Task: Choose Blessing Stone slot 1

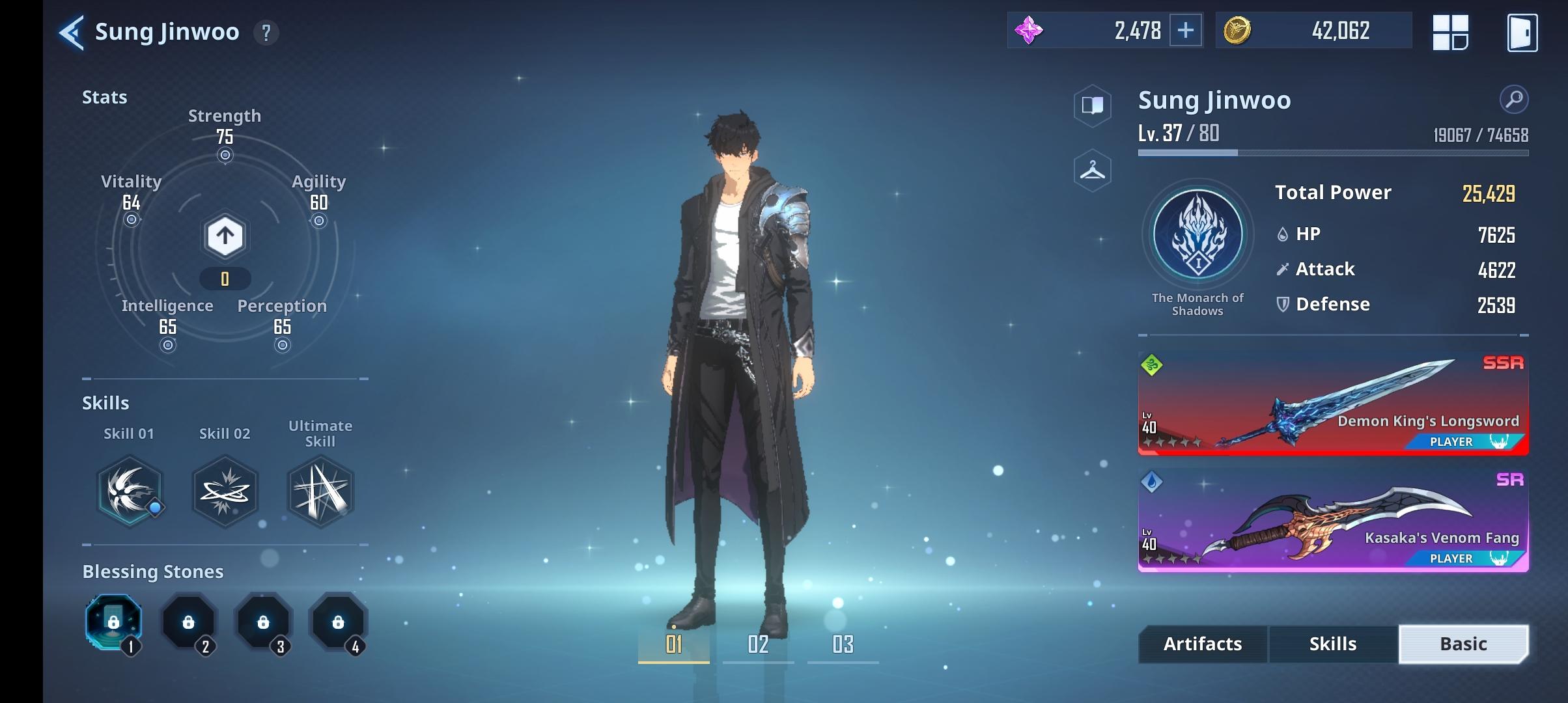Action: pyautogui.click(x=114, y=622)
